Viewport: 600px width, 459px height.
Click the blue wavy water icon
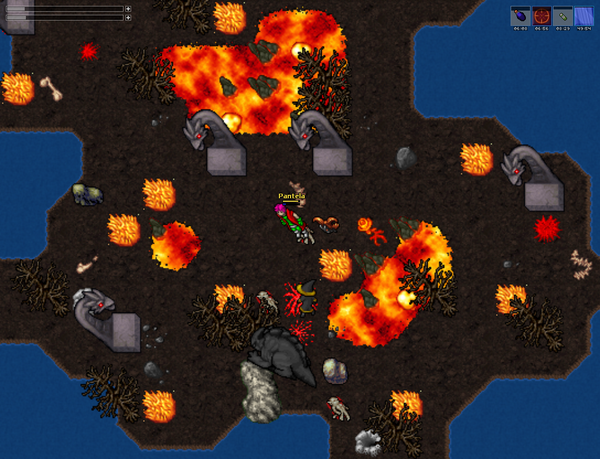584,16
